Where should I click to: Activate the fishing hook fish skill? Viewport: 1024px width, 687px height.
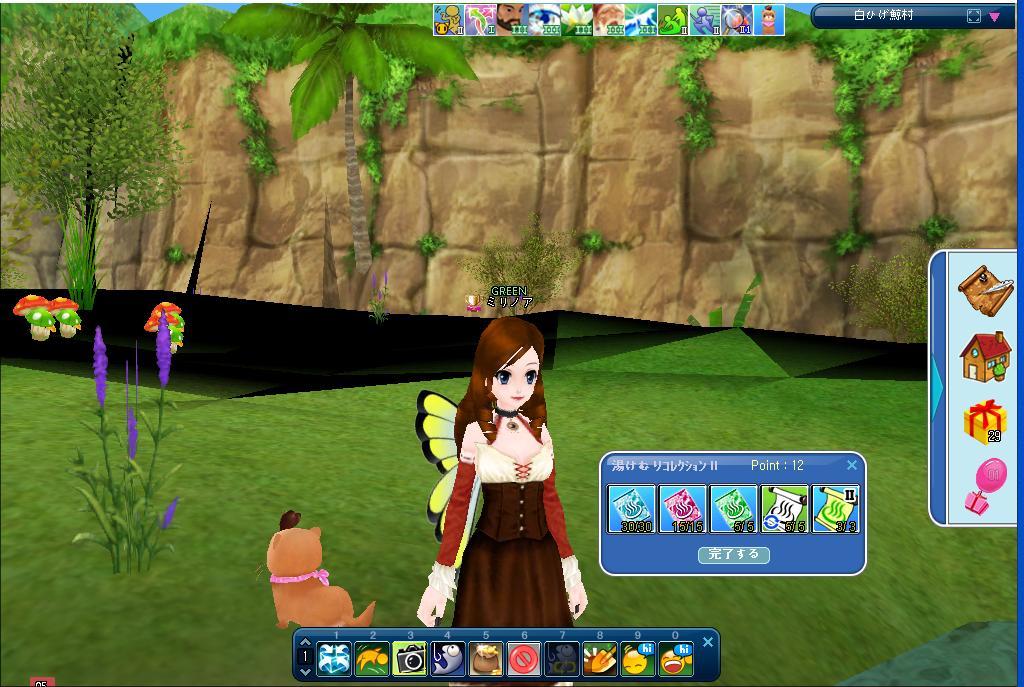coord(448,659)
